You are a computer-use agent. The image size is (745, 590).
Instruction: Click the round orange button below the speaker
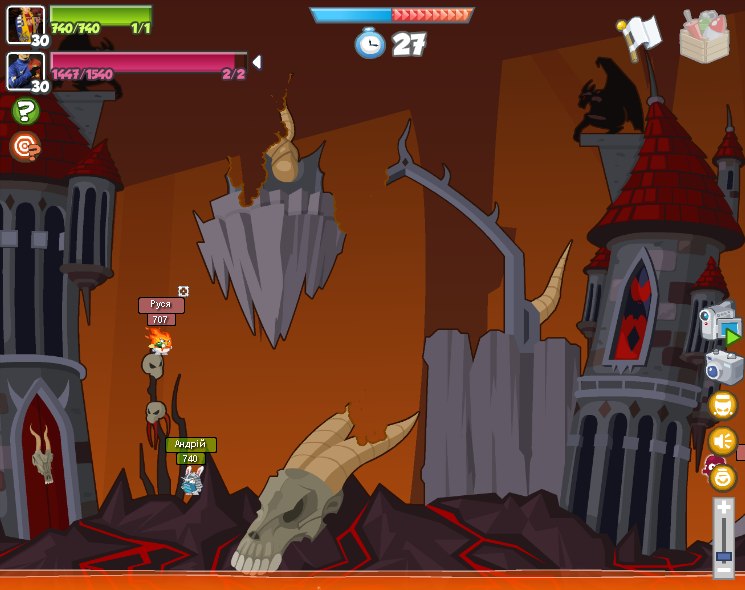[722, 477]
